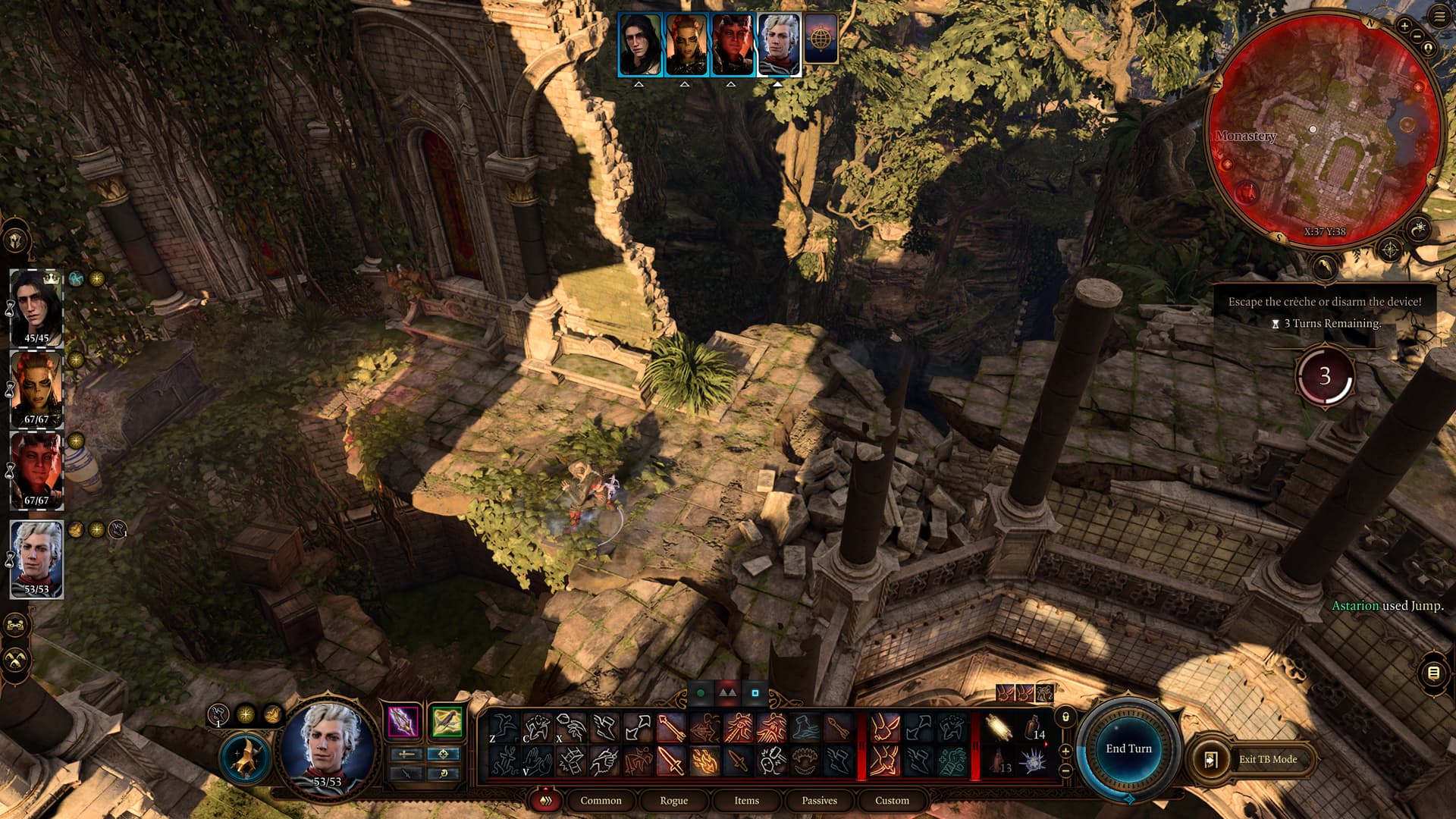End the current turn

(1128, 748)
